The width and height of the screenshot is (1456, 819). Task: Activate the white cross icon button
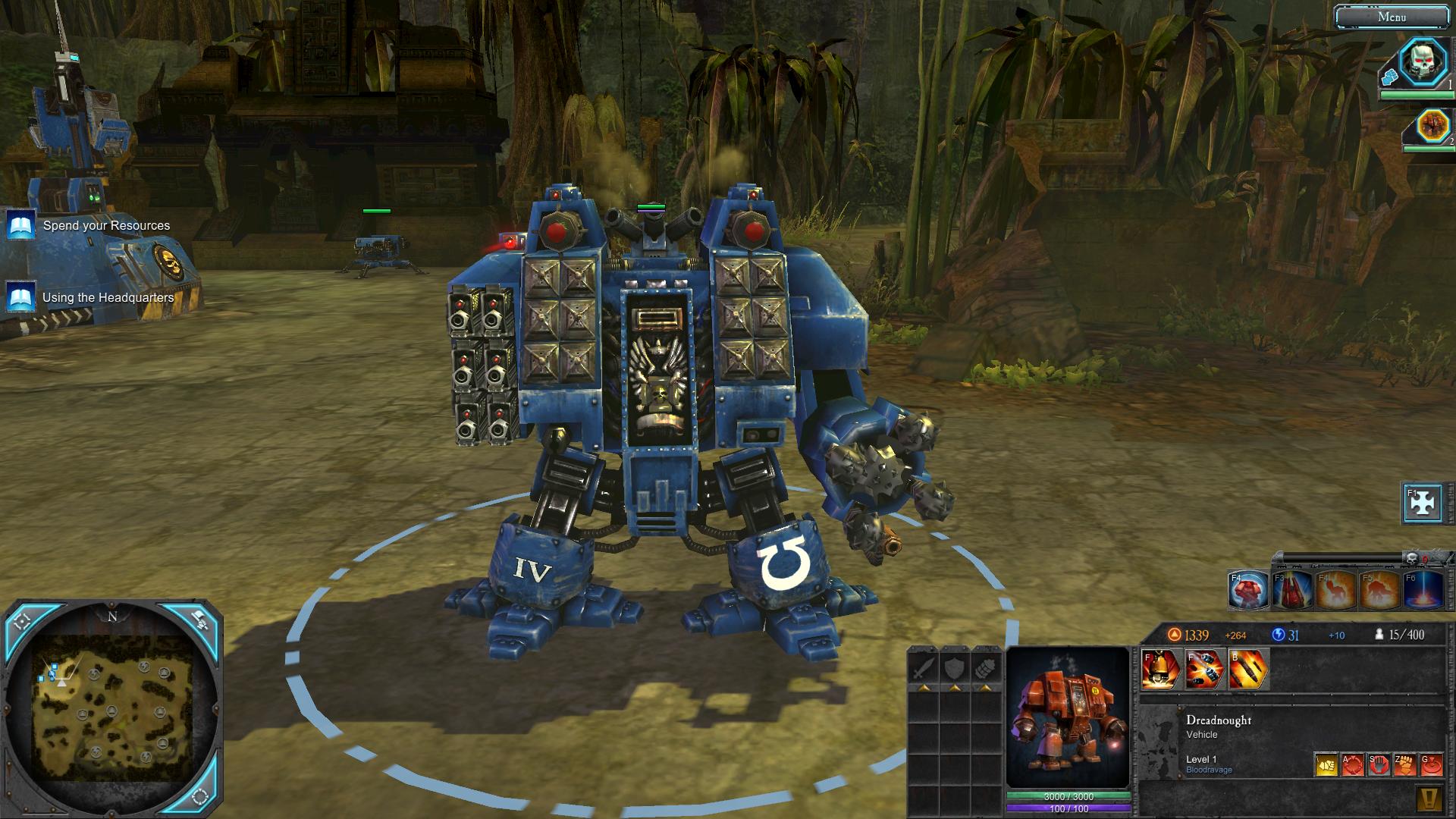(1422, 503)
